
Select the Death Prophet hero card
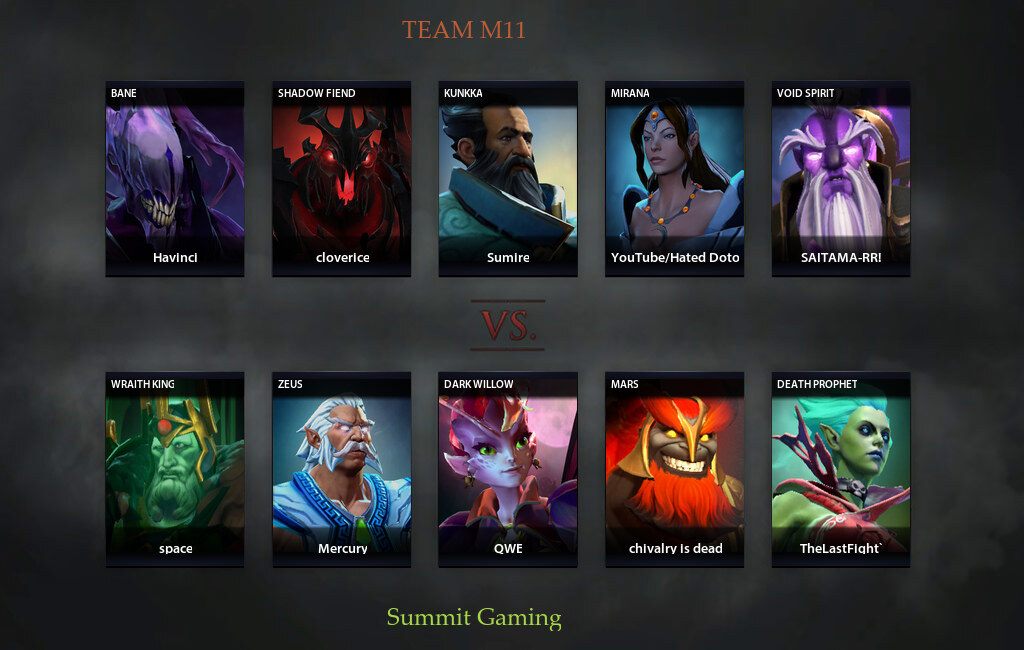(x=840, y=469)
